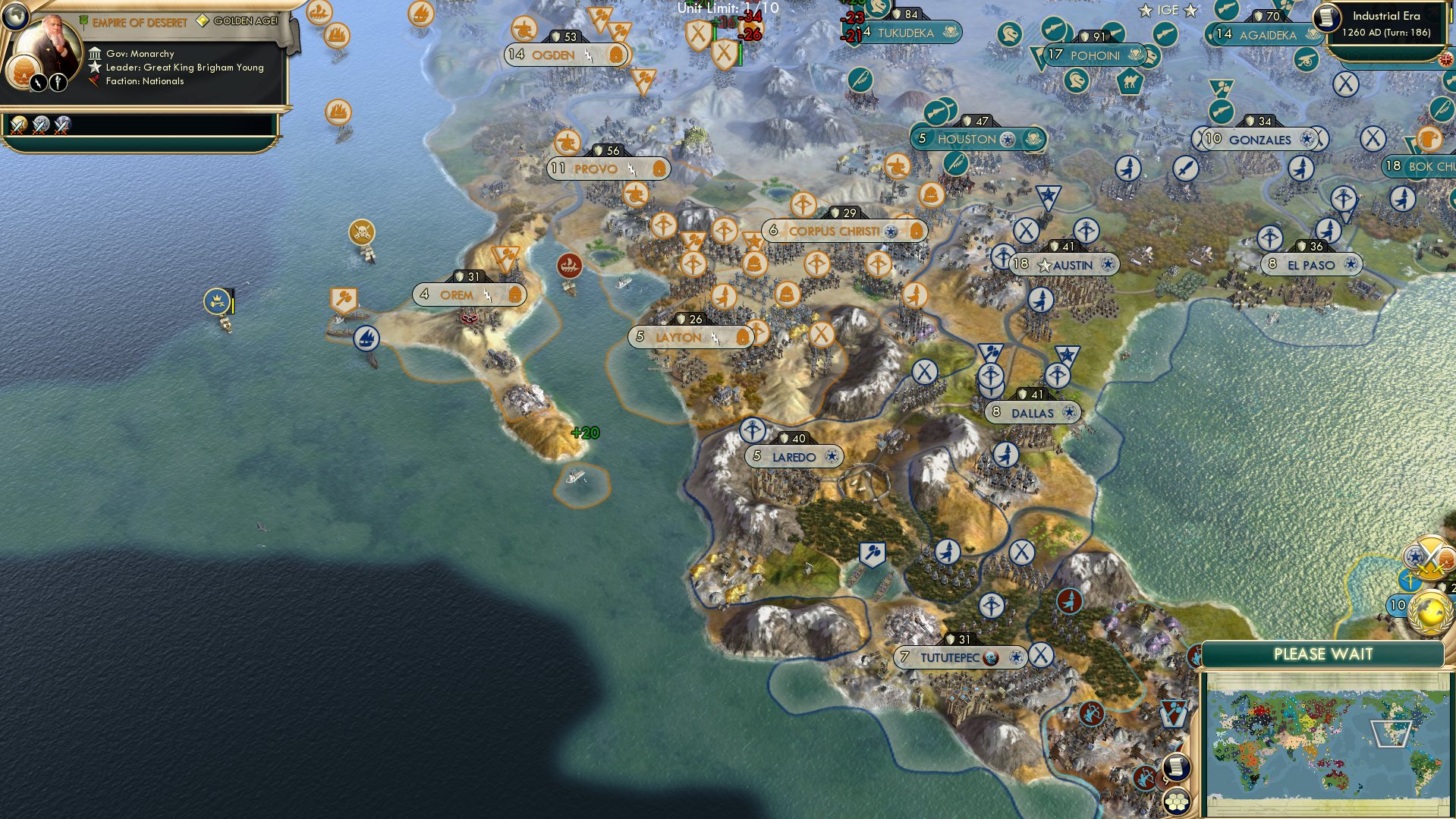Viewport: 1456px width, 819px height.
Task: Open Ogden's production icon on its banner
Action: tap(615, 54)
